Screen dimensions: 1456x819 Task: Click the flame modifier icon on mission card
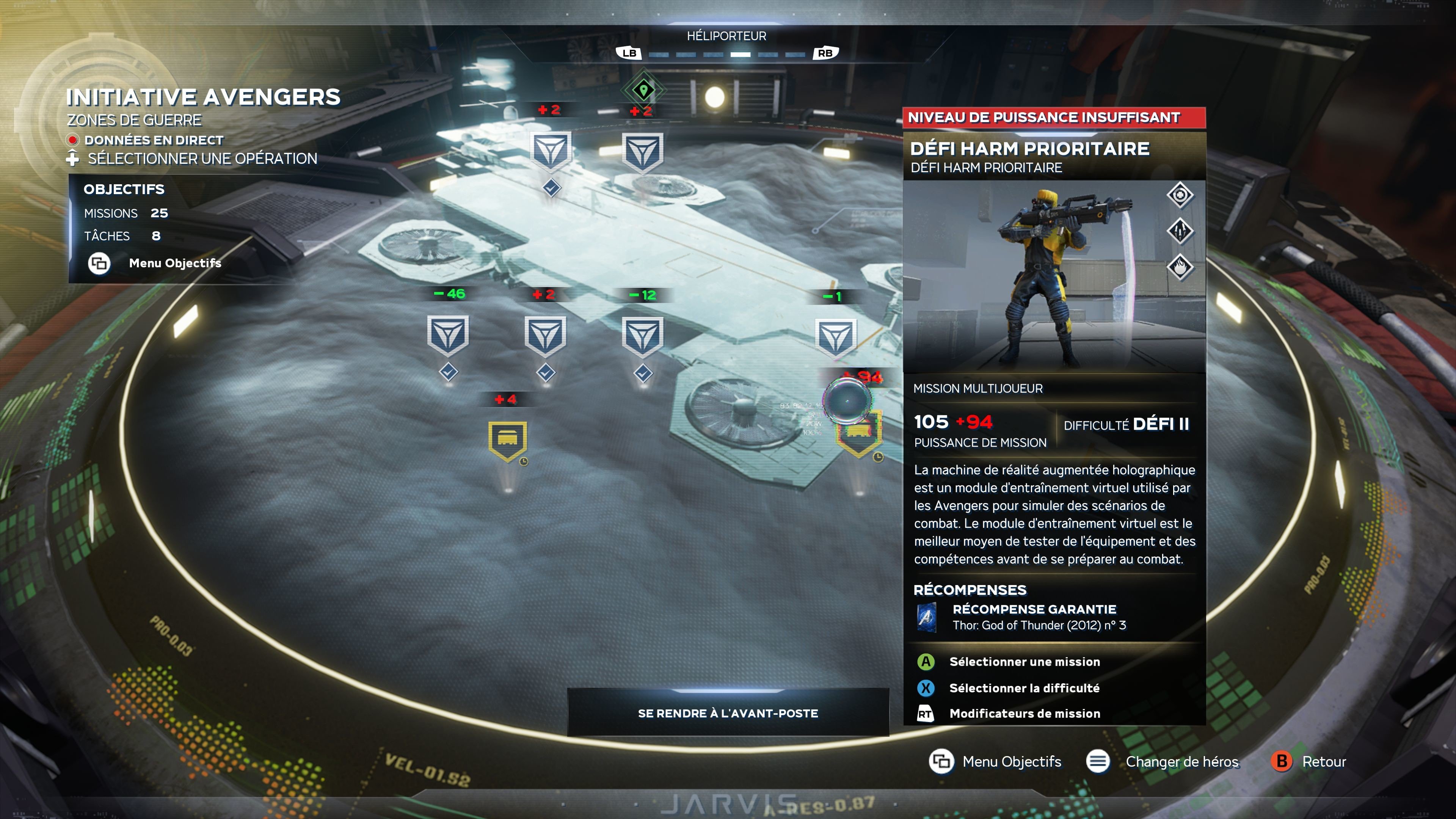pos(1180,267)
